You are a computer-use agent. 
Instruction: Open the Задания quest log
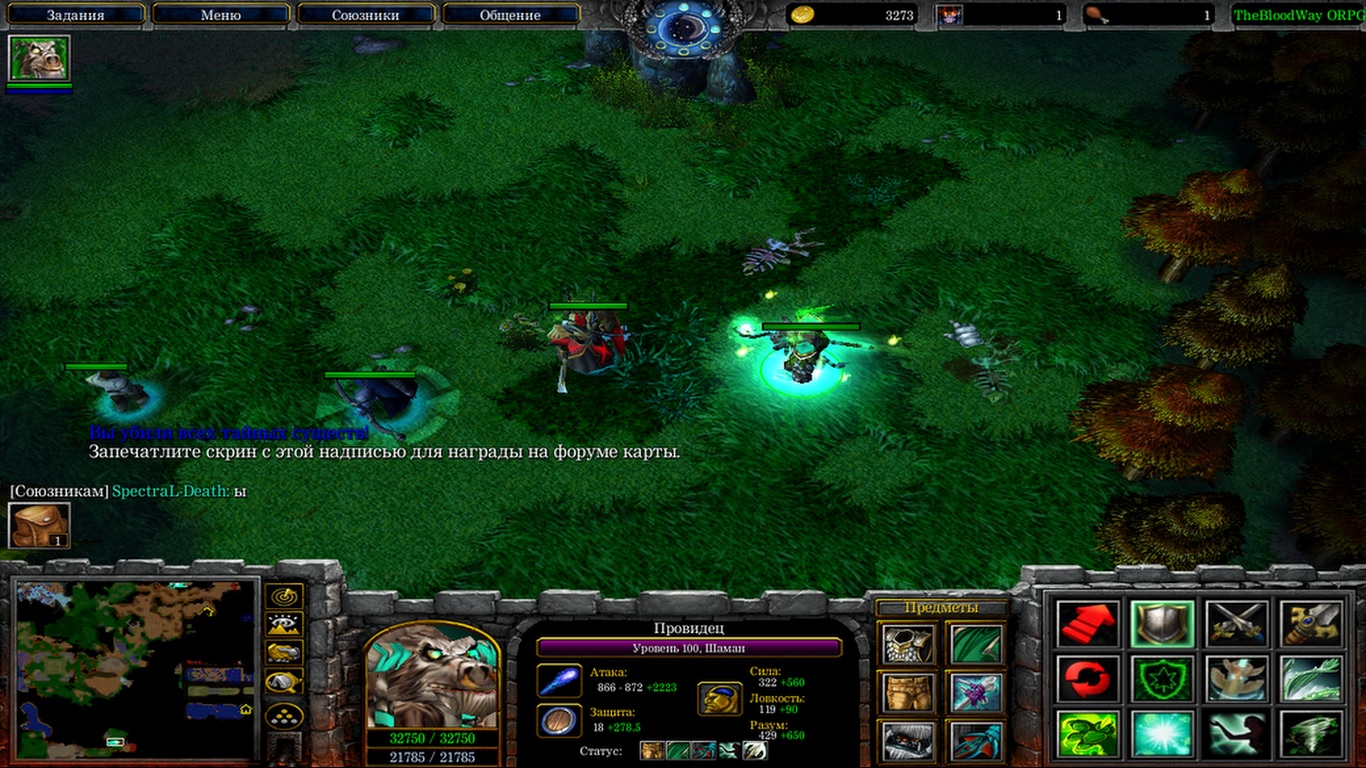[x=75, y=15]
